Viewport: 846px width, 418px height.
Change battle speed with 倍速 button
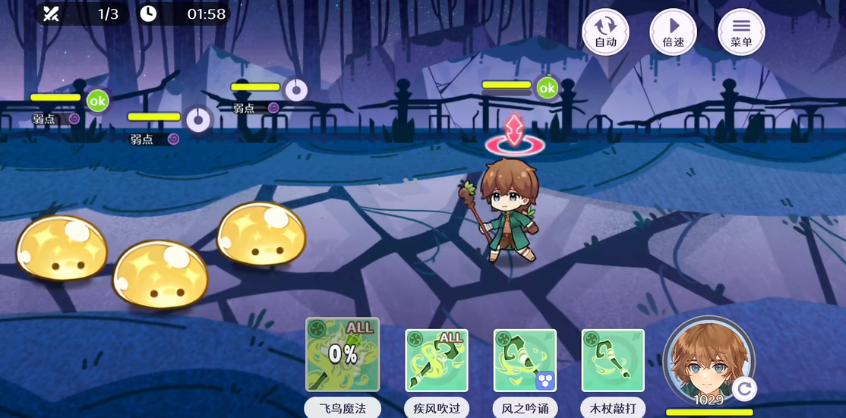pos(673,31)
